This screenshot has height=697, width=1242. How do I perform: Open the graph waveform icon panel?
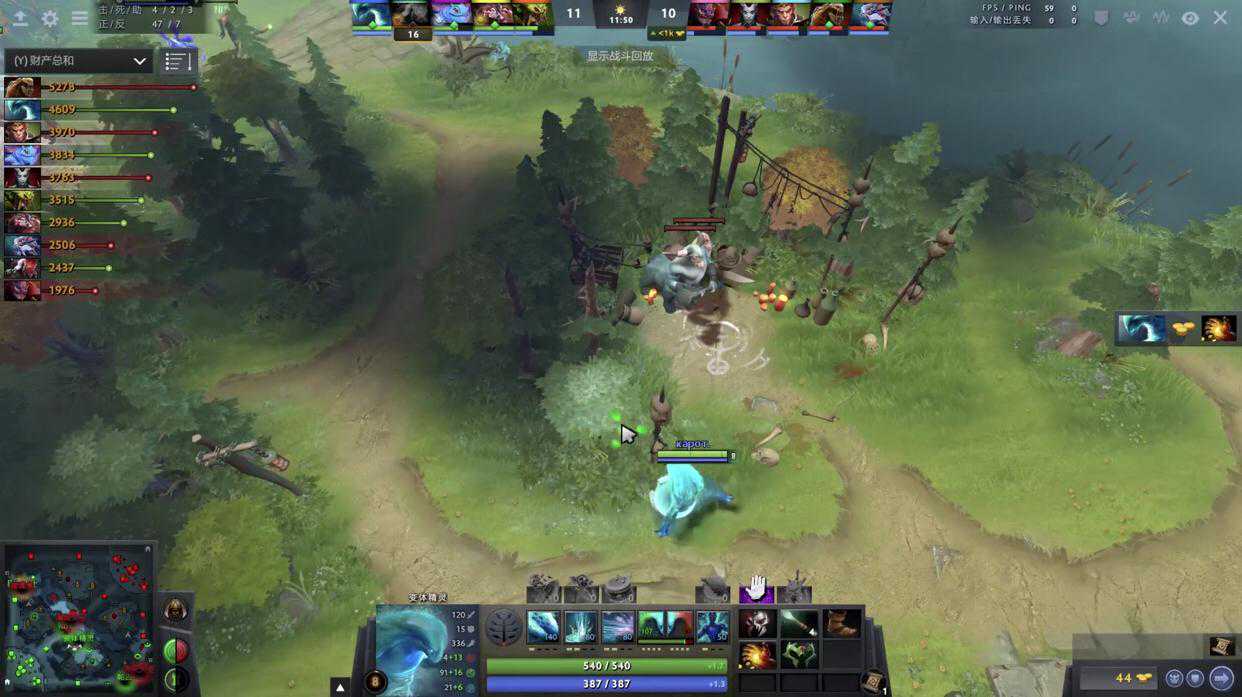[1160, 18]
